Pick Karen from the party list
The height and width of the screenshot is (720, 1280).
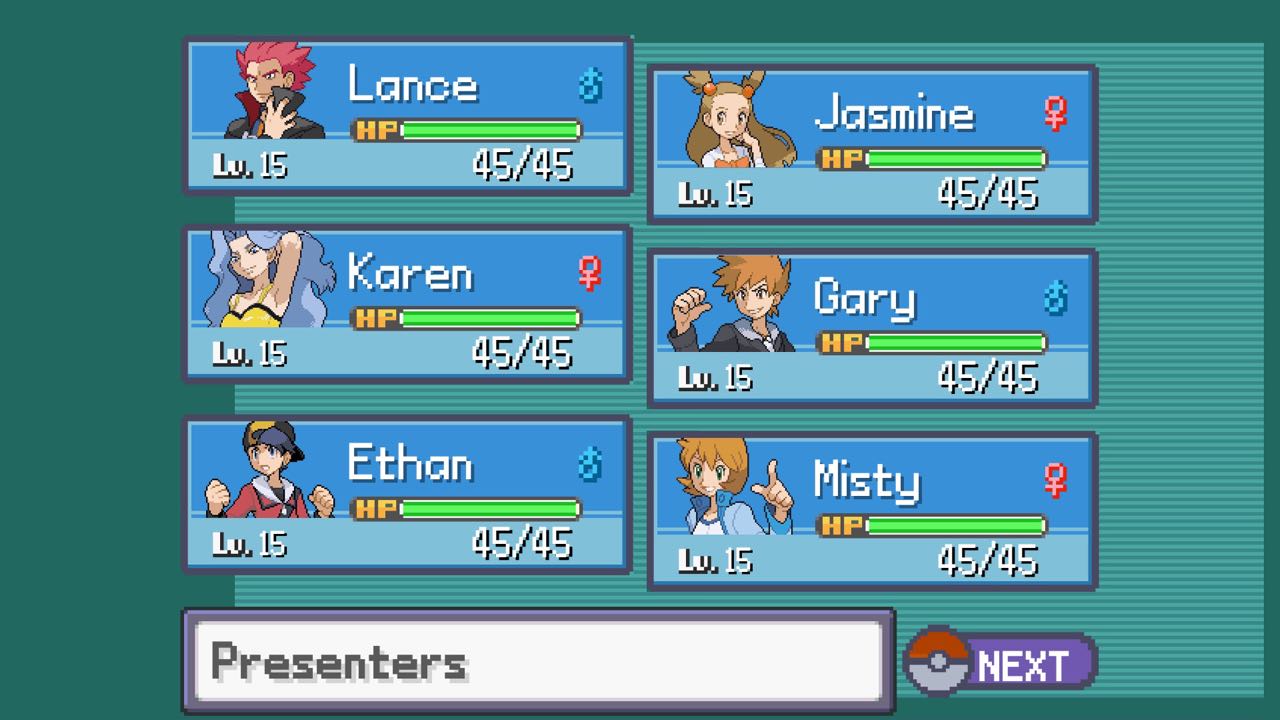(406, 304)
